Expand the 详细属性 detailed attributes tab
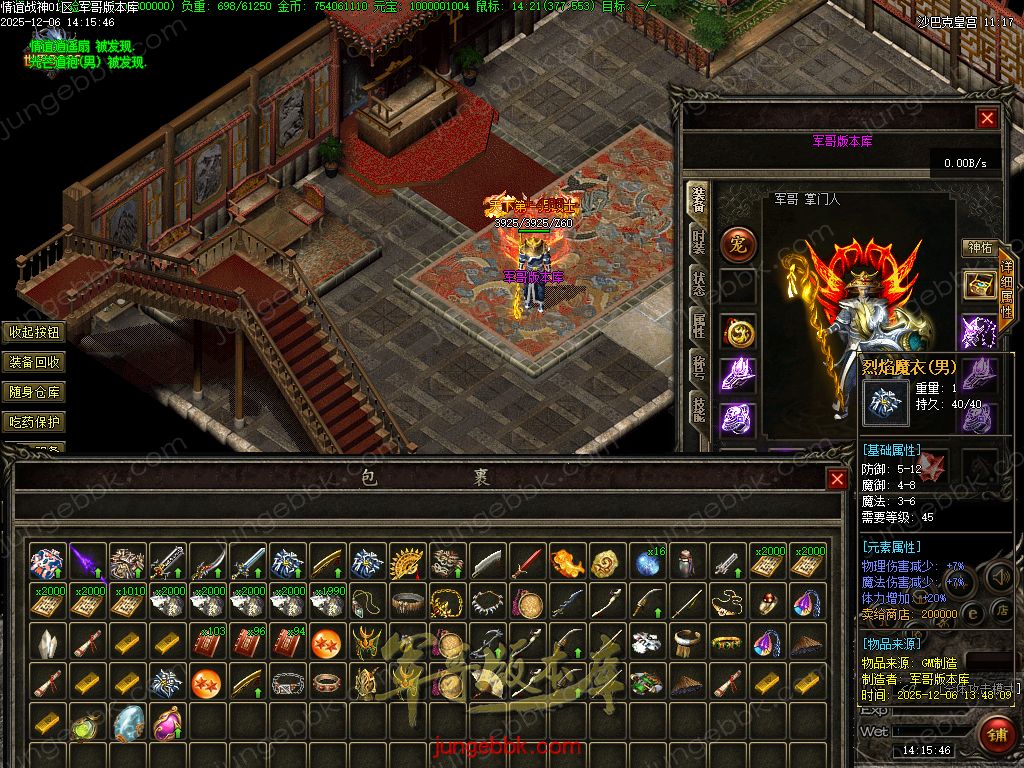1024x768 pixels. pyautogui.click(x=1006, y=289)
